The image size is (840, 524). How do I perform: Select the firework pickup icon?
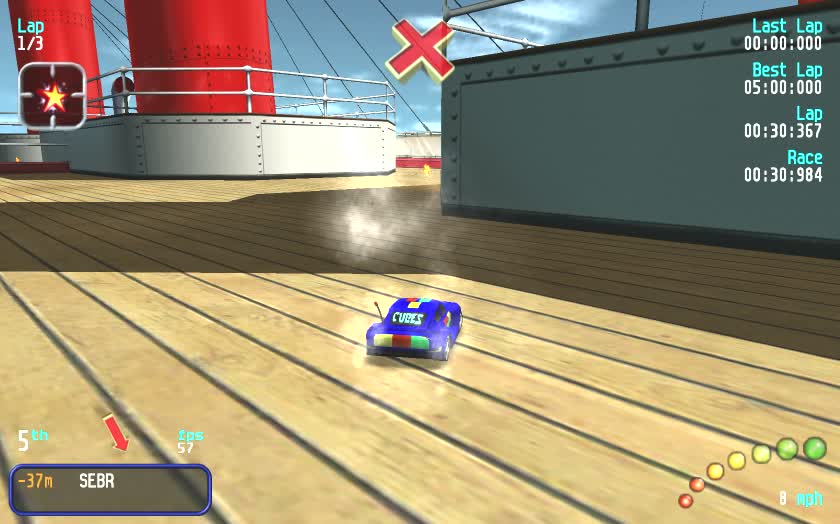(51, 96)
